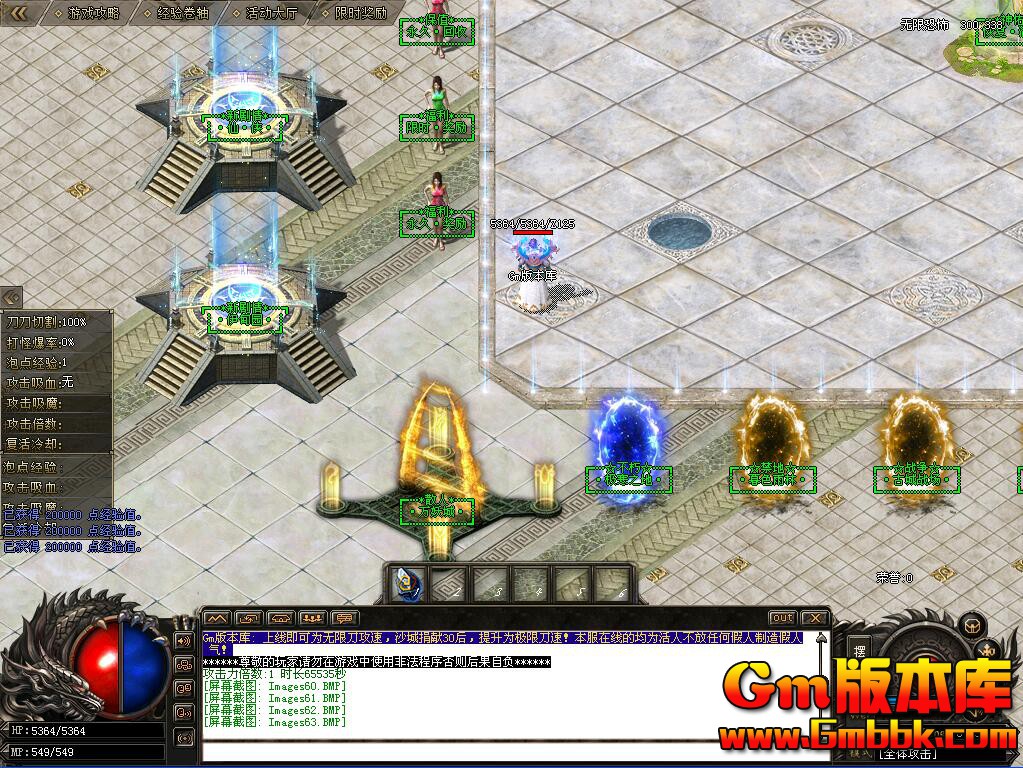
Task: Toggle the speaker sound button
Action: coord(184,640)
